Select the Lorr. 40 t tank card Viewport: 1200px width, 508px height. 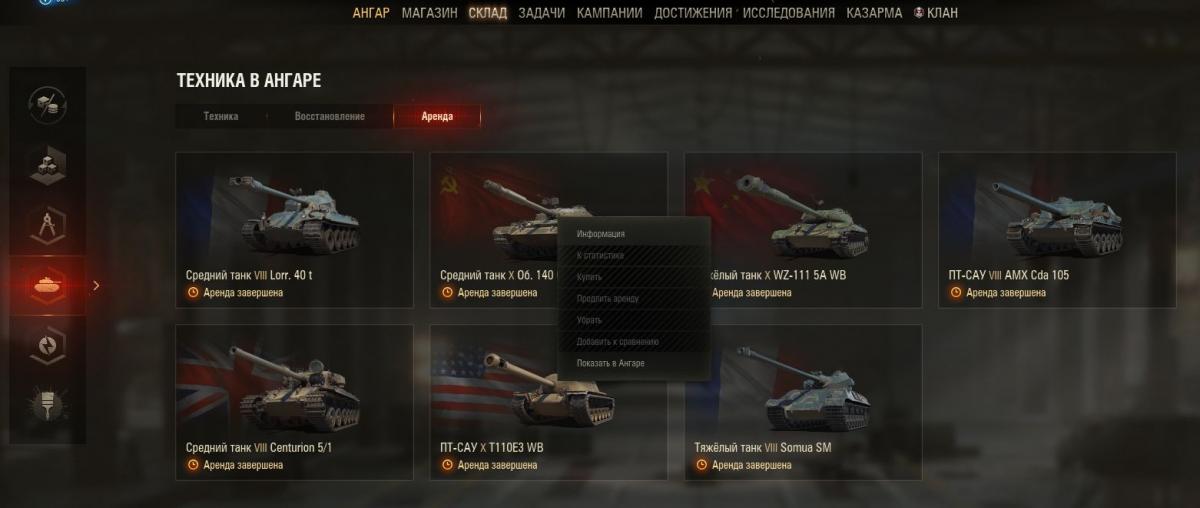click(x=294, y=230)
